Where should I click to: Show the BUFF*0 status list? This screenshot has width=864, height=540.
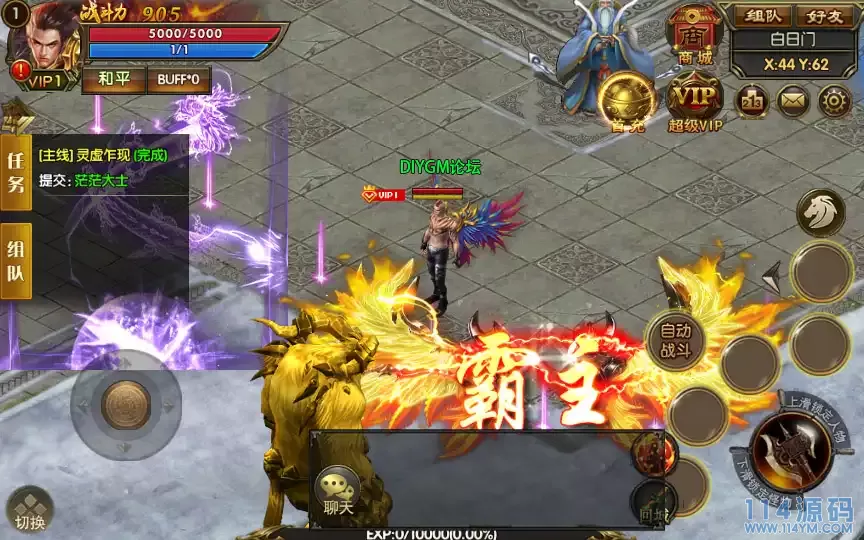click(178, 79)
